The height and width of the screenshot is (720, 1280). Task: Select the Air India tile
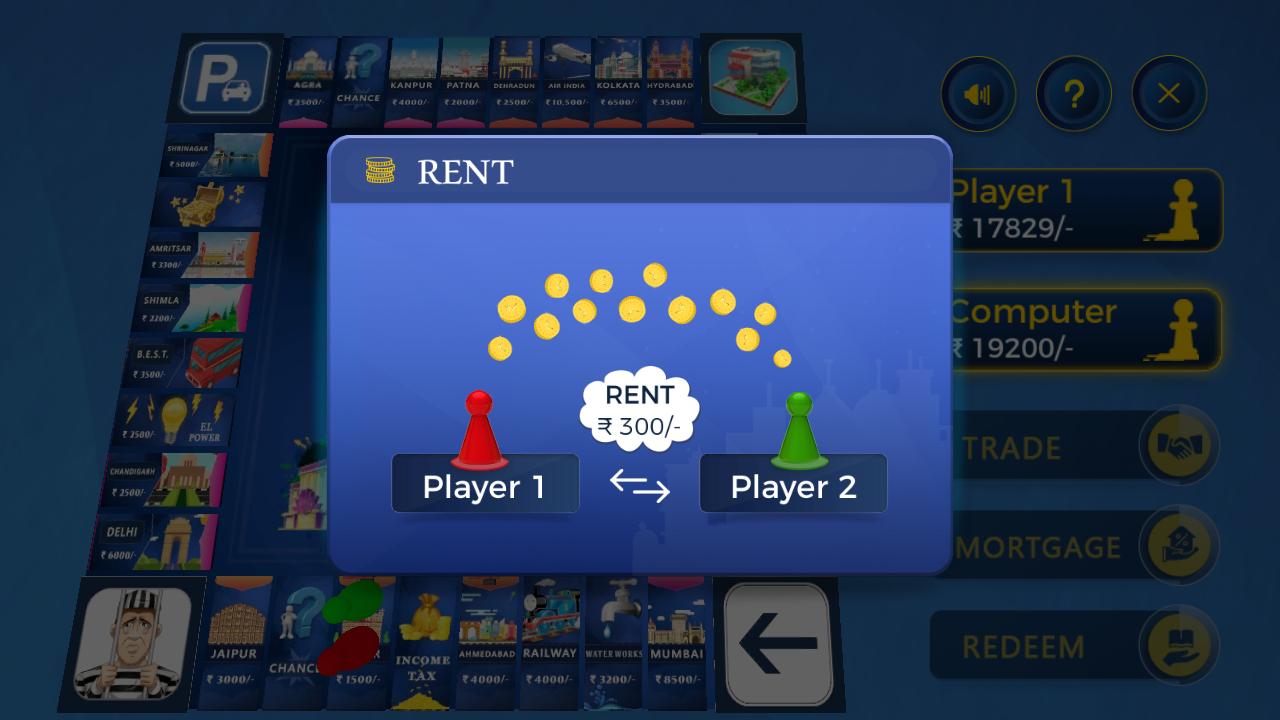click(566, 80)
